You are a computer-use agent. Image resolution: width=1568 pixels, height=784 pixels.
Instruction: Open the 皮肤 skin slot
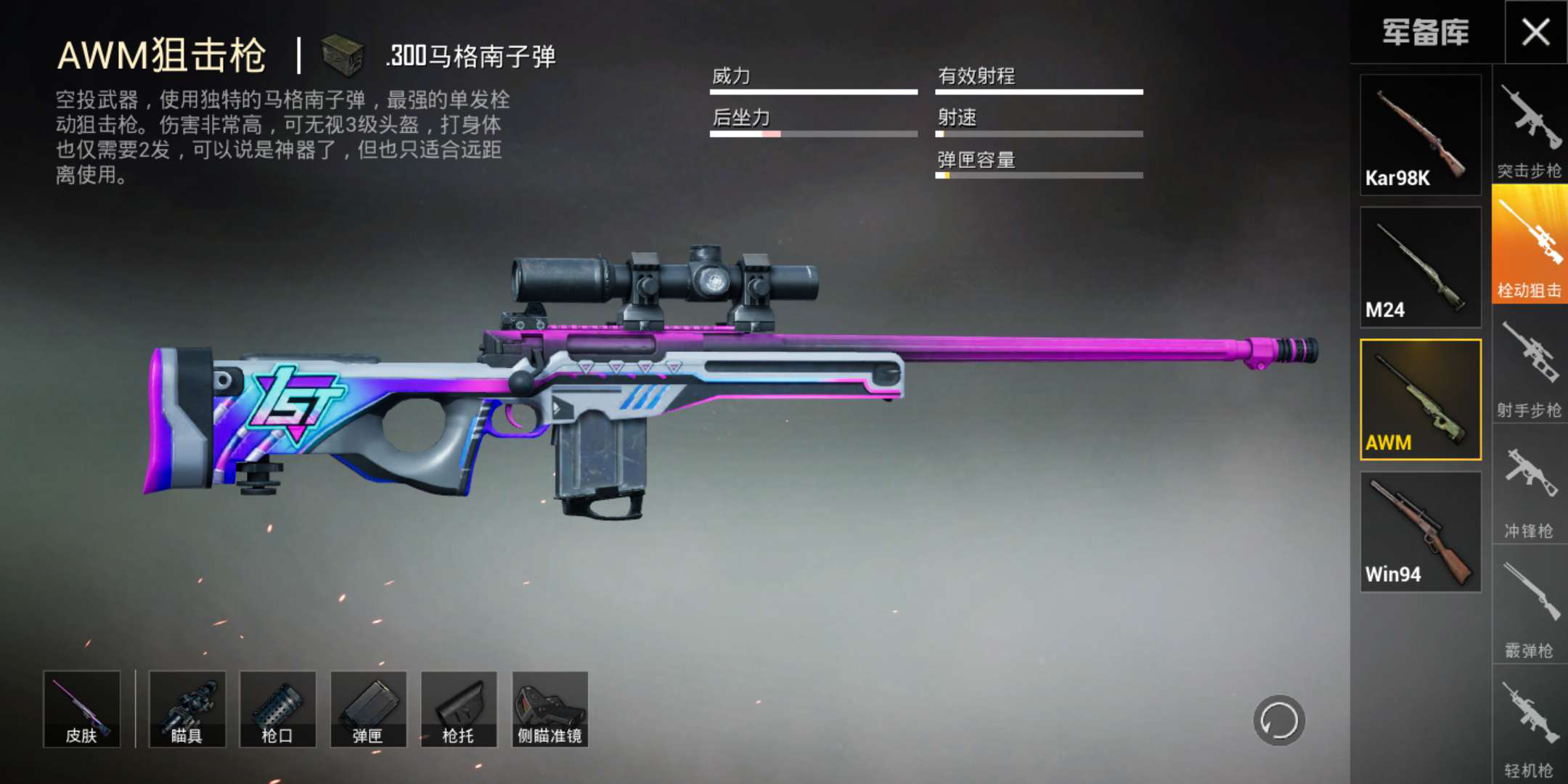(x=82, y=709)
